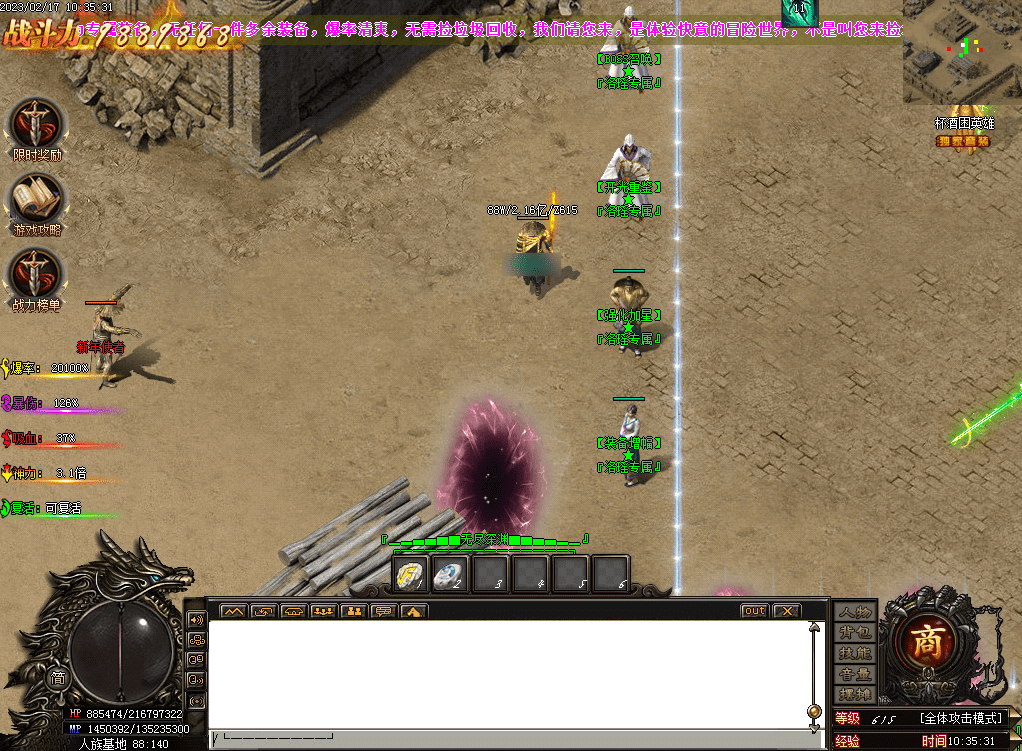Open the 技能 skills panel
This screenshot has width=1022, height=751.
[x=855, y=653]
